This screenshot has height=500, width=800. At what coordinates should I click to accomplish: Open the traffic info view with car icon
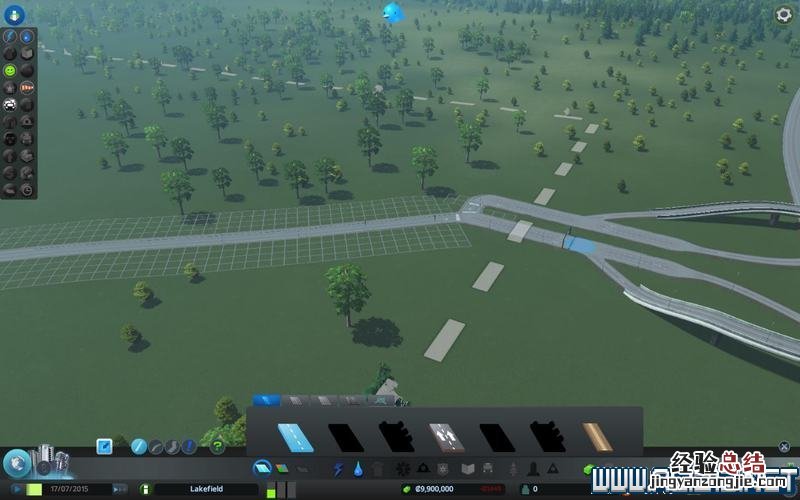tap(11, 103)
